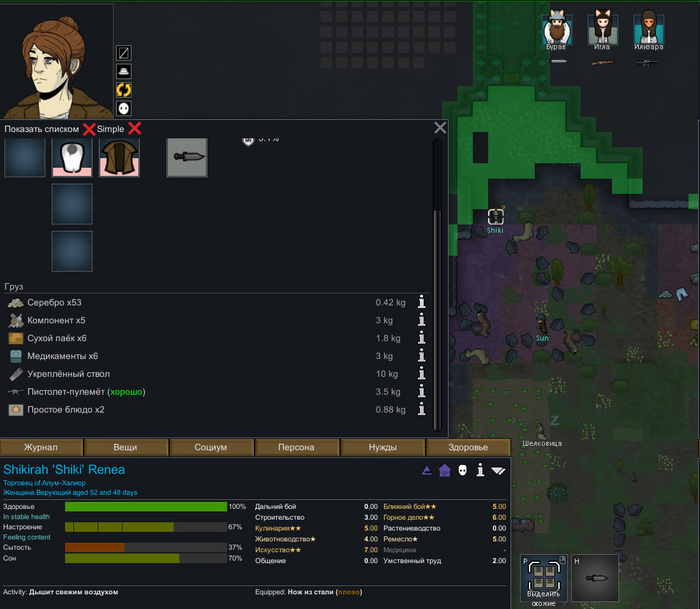This screenshot has width=700, height=609.
Task: Open info for Медикаменты x6
Action: pos(422,356)
